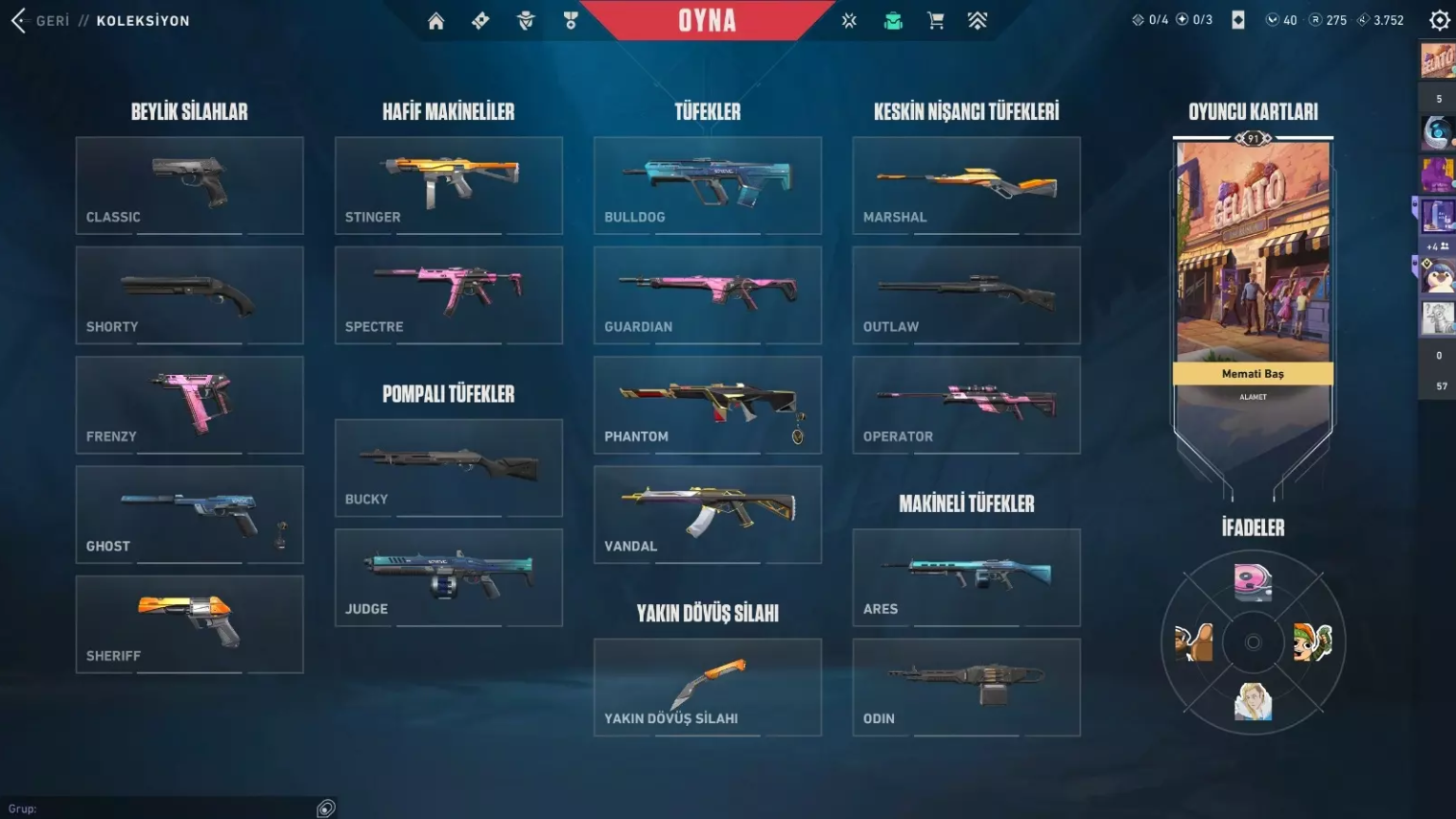Open the shopping cart store tab
Screen dimensions: 1456x819
(935, 21)
